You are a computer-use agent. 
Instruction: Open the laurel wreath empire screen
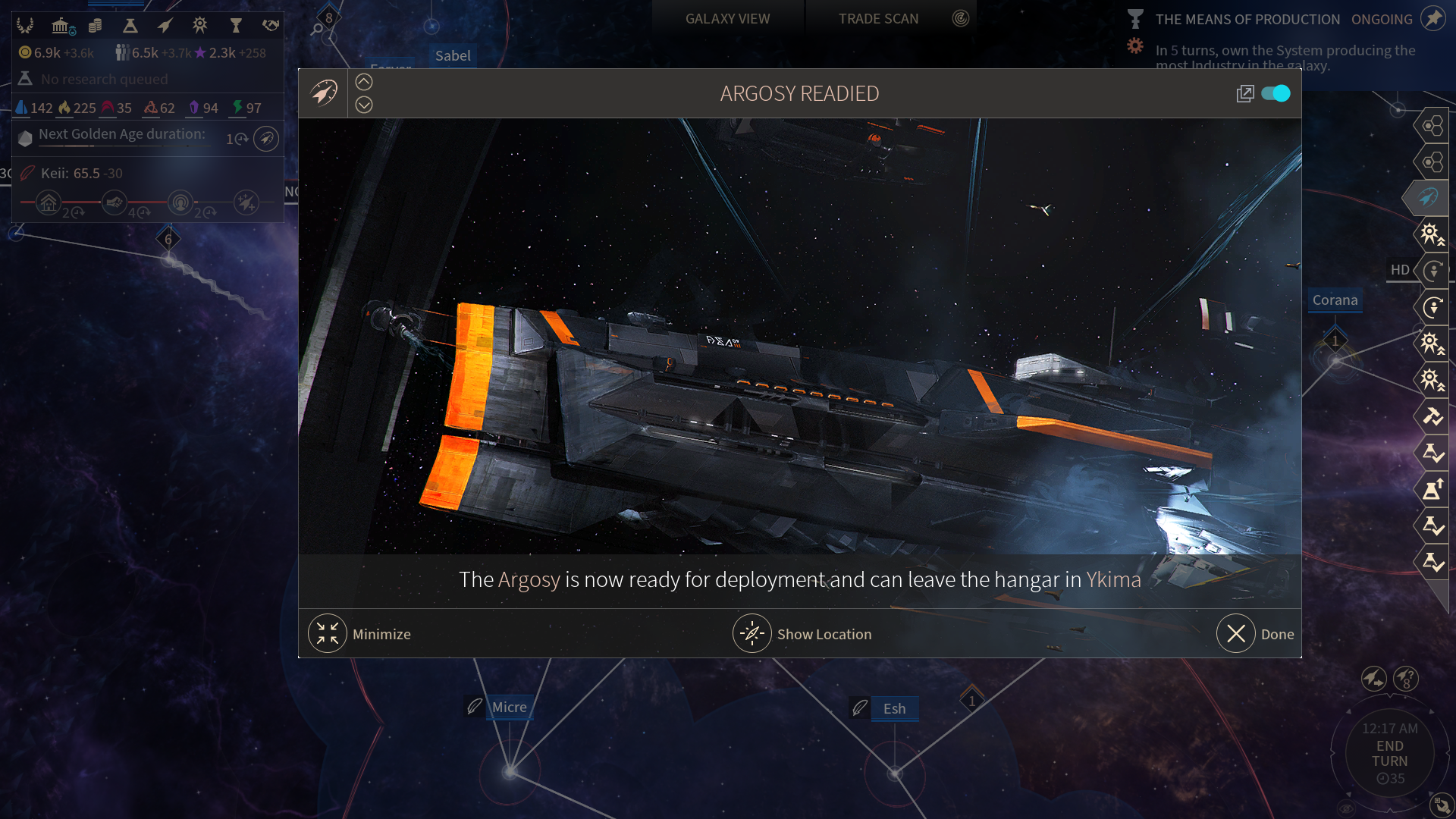[25, 26]
